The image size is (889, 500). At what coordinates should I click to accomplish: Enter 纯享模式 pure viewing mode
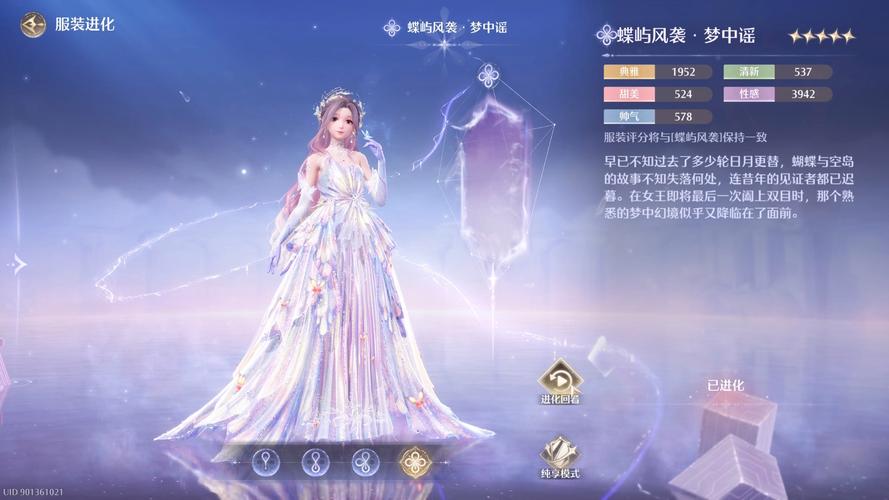click(560, 453)
